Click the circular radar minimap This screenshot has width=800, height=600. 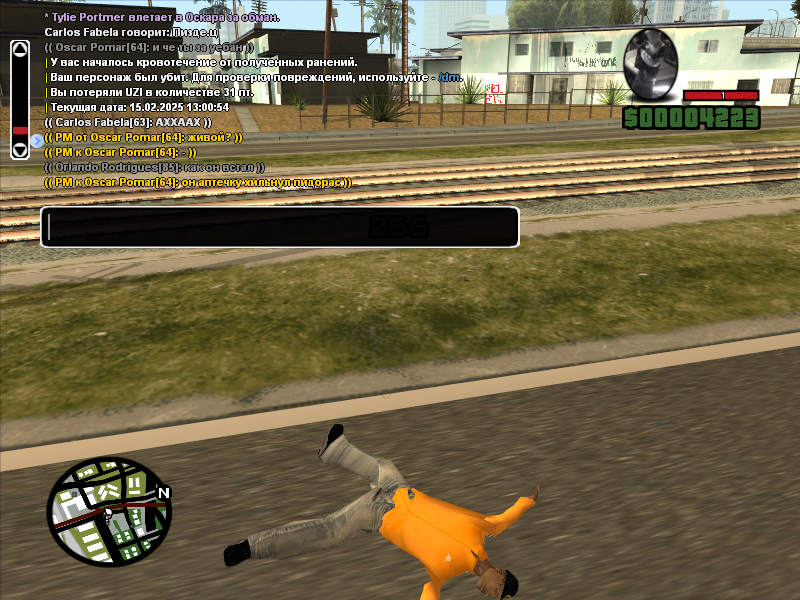point(109,510)
